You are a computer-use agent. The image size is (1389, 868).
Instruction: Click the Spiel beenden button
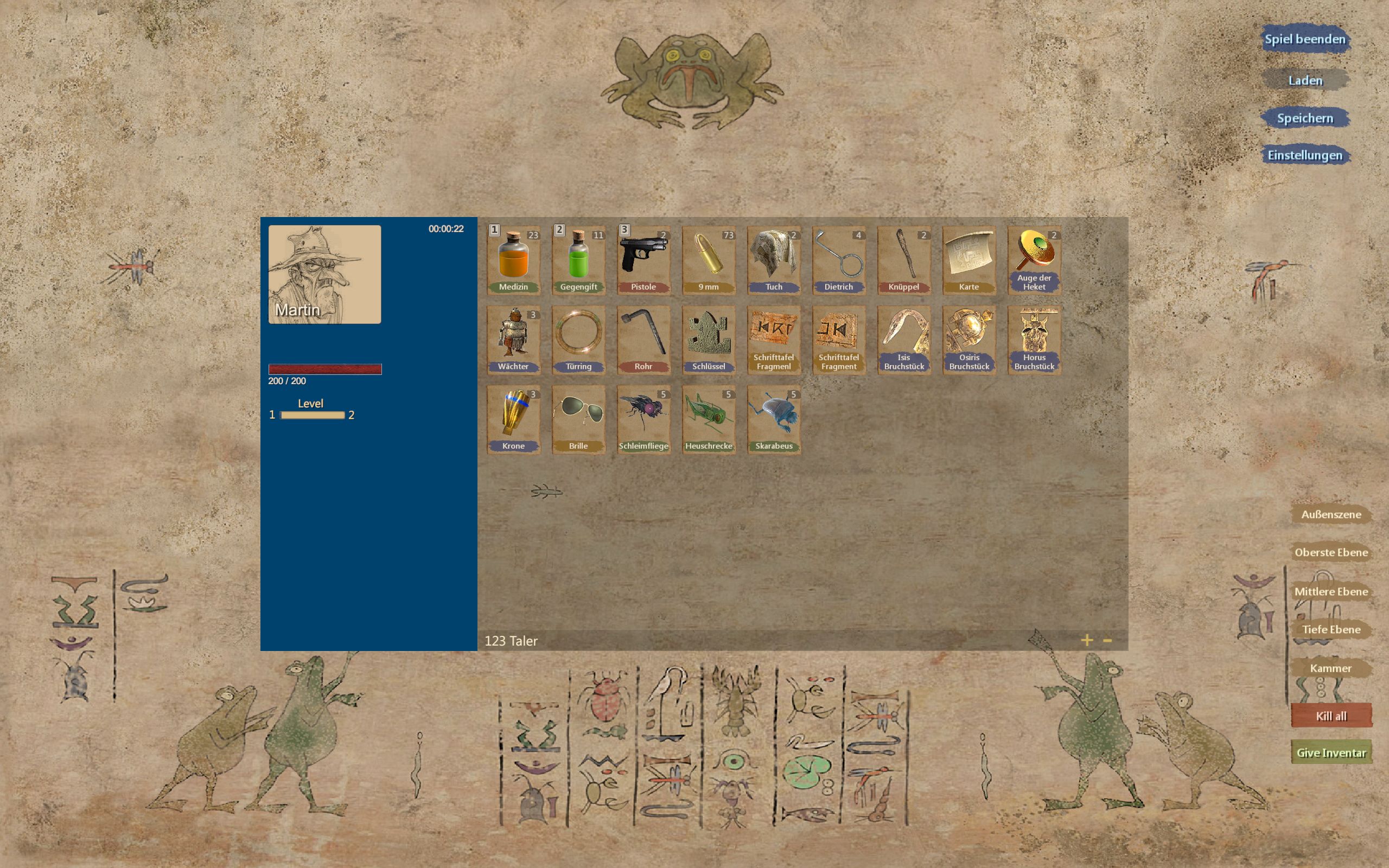point(1304,39)
